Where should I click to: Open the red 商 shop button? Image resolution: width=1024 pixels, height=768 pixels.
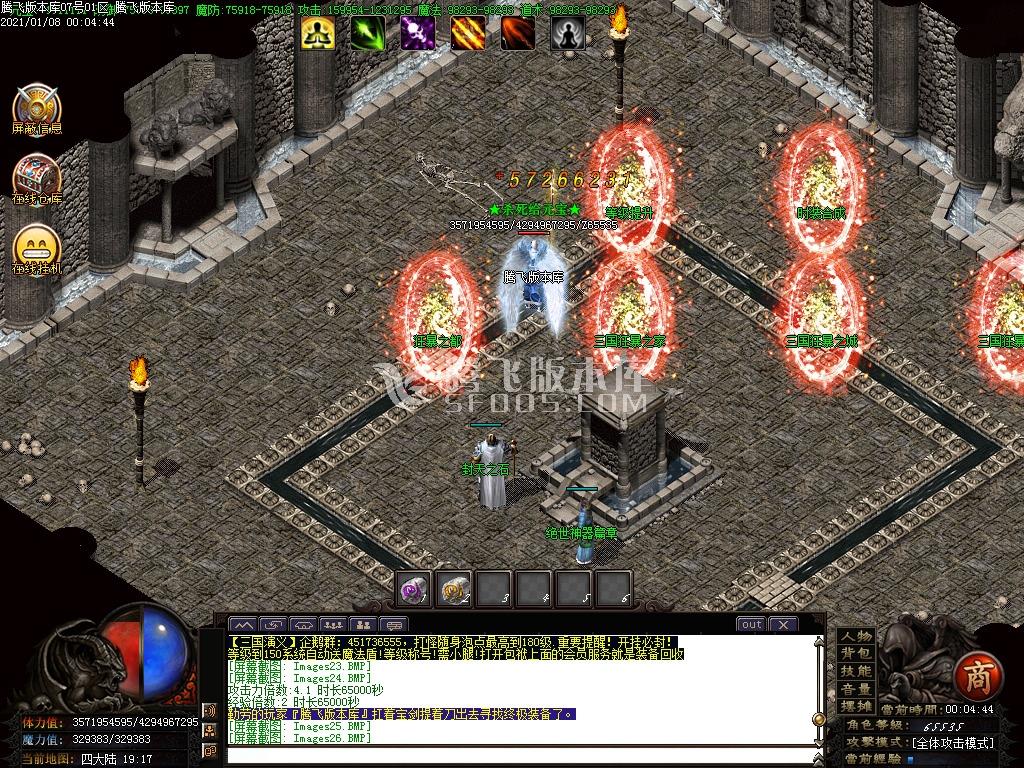point(972,677)
